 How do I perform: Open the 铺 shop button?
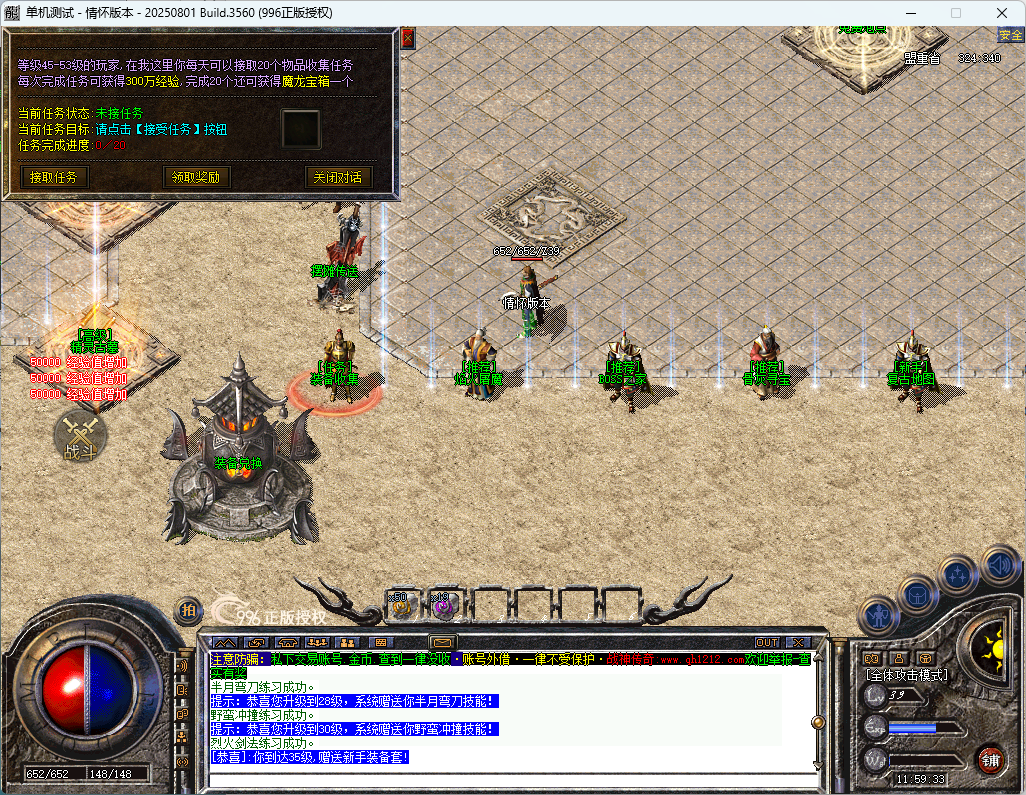point(990,760)
